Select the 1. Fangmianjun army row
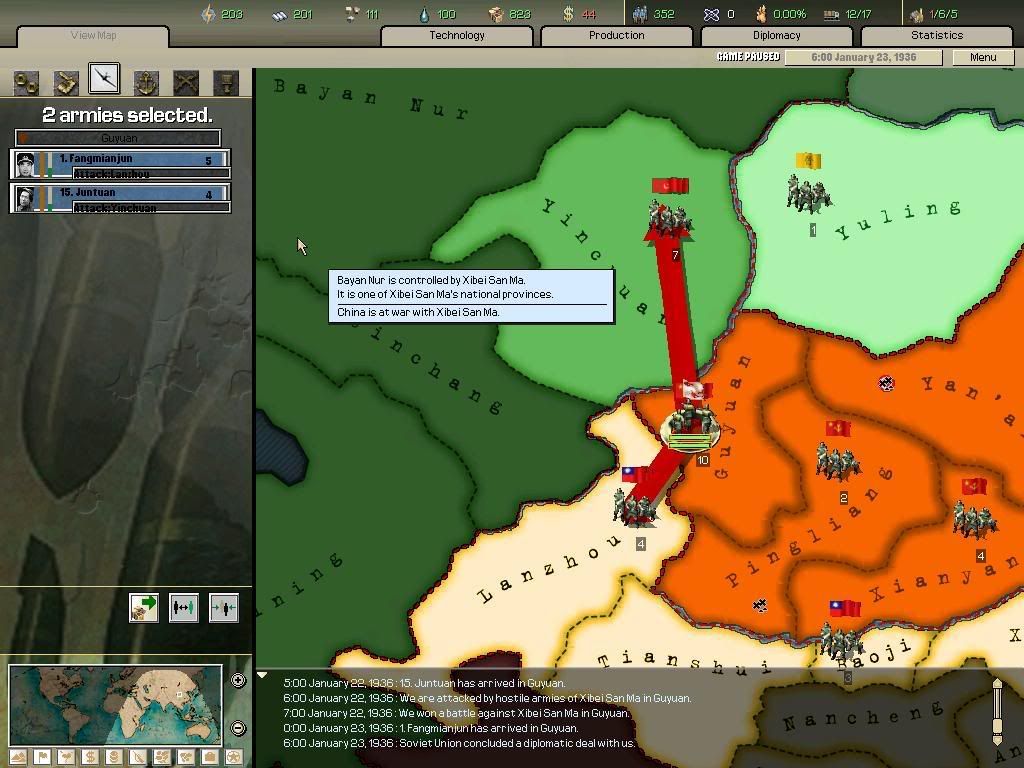Viewport: 1024px width, 768px height. pyautogui.click(x=120, y=164)
